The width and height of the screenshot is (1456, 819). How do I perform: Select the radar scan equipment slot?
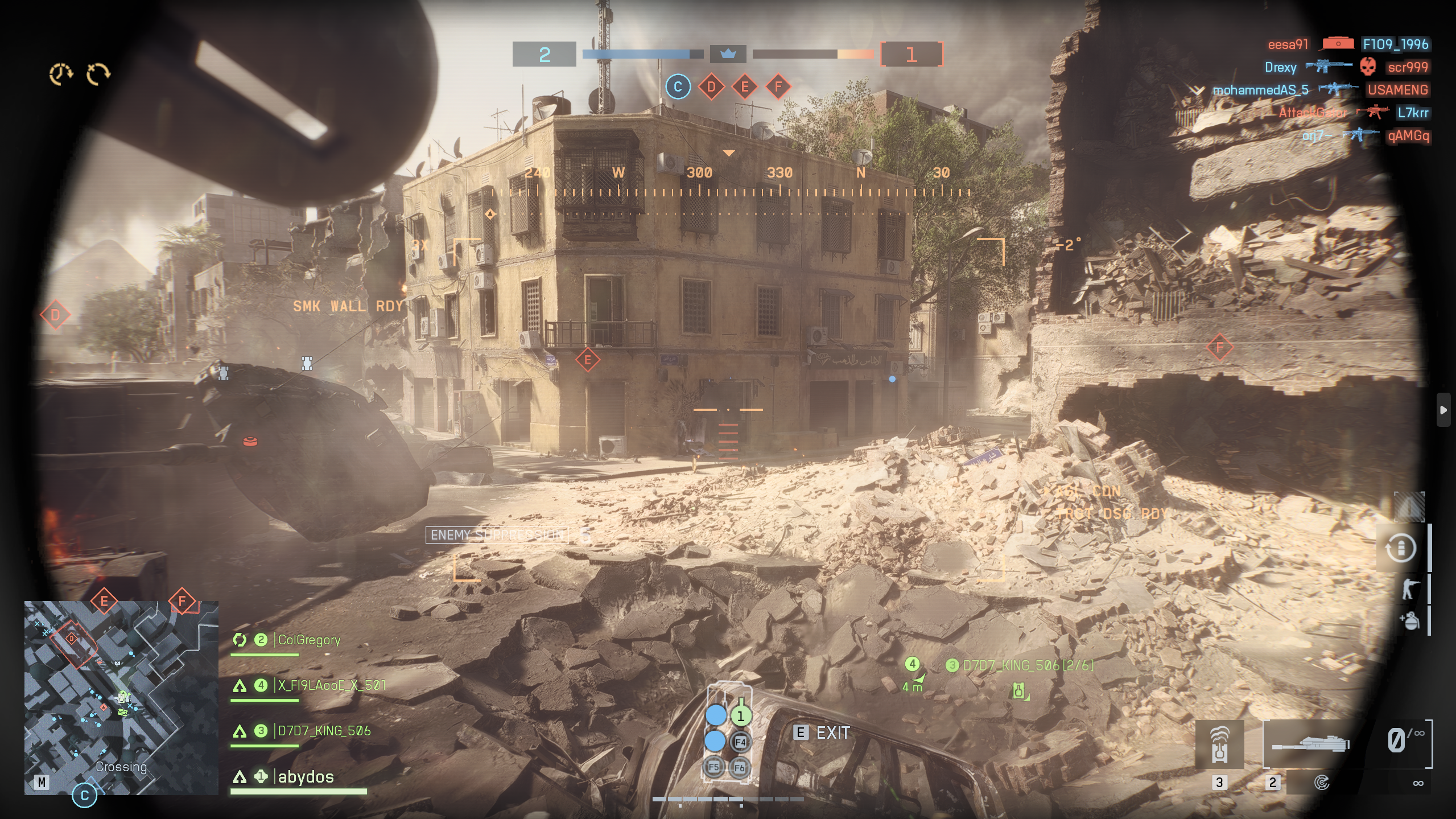pos(1322,783)
